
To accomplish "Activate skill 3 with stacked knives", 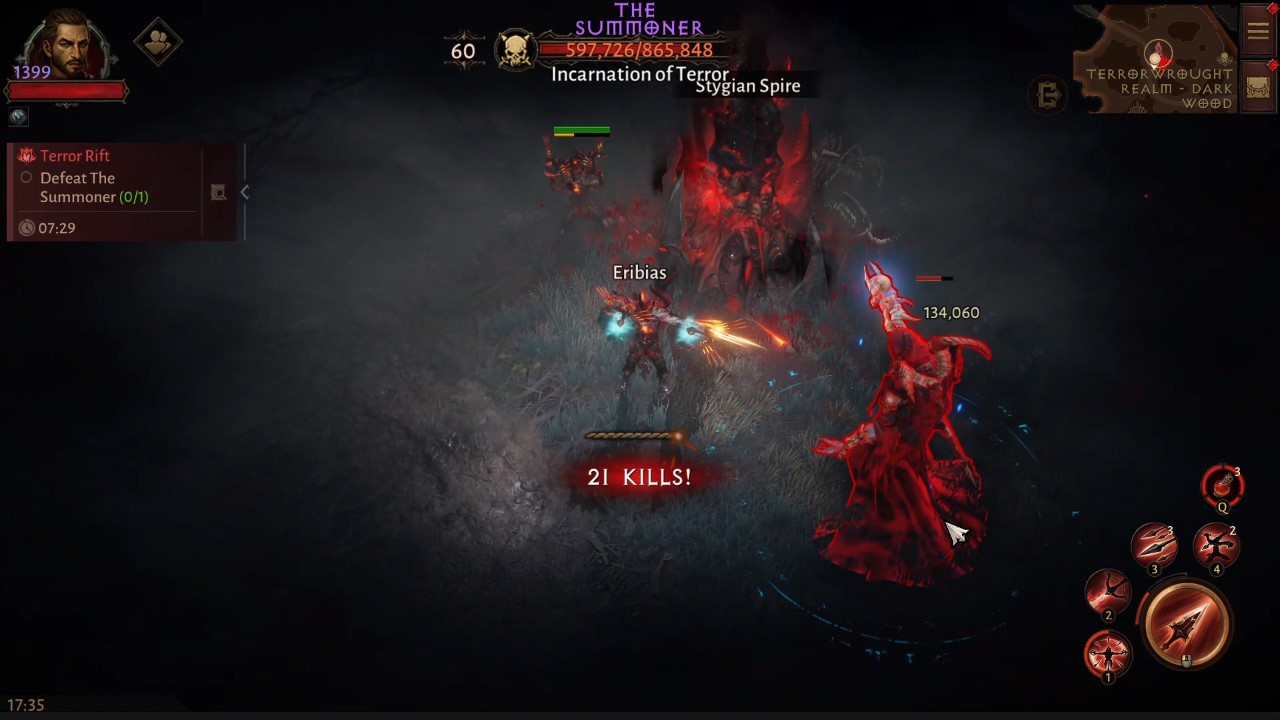I will (x=1155, y=547).
